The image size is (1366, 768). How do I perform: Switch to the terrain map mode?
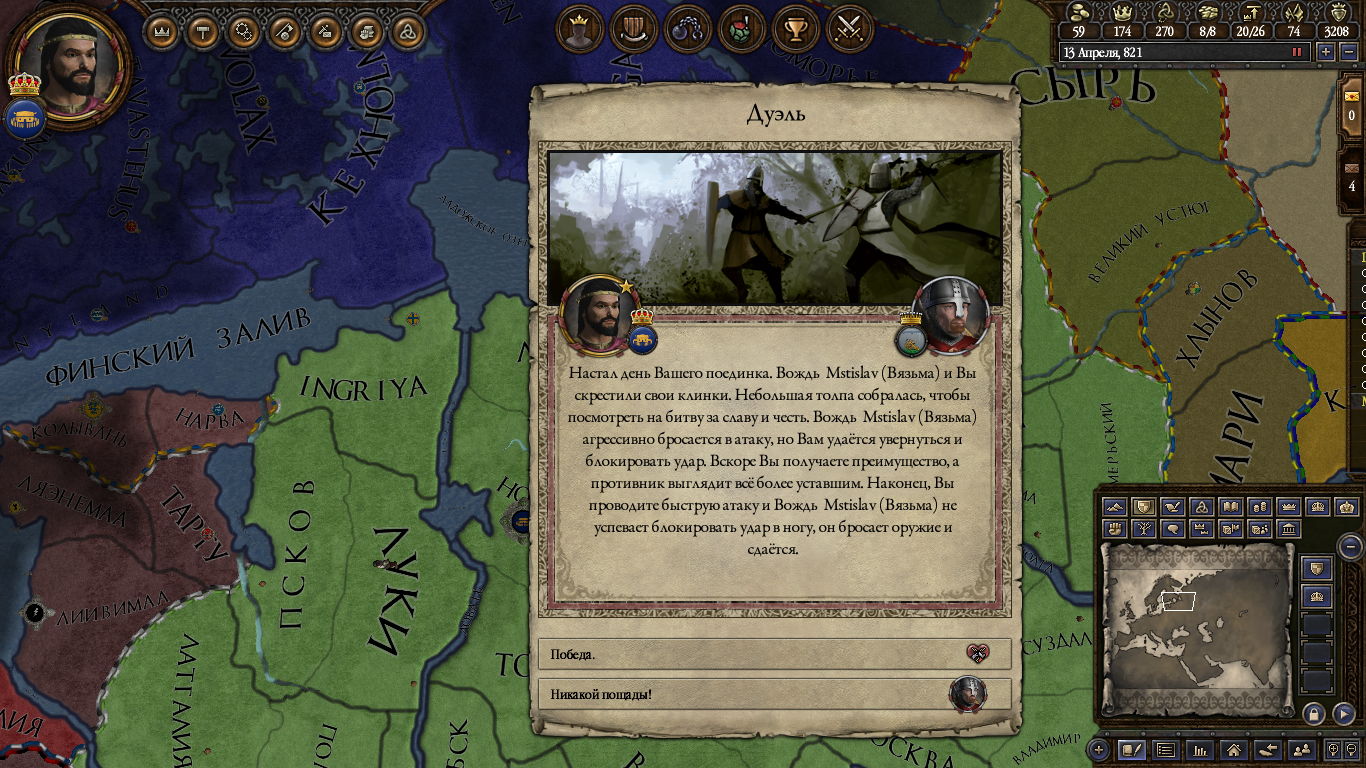(x=1116, y=507)
